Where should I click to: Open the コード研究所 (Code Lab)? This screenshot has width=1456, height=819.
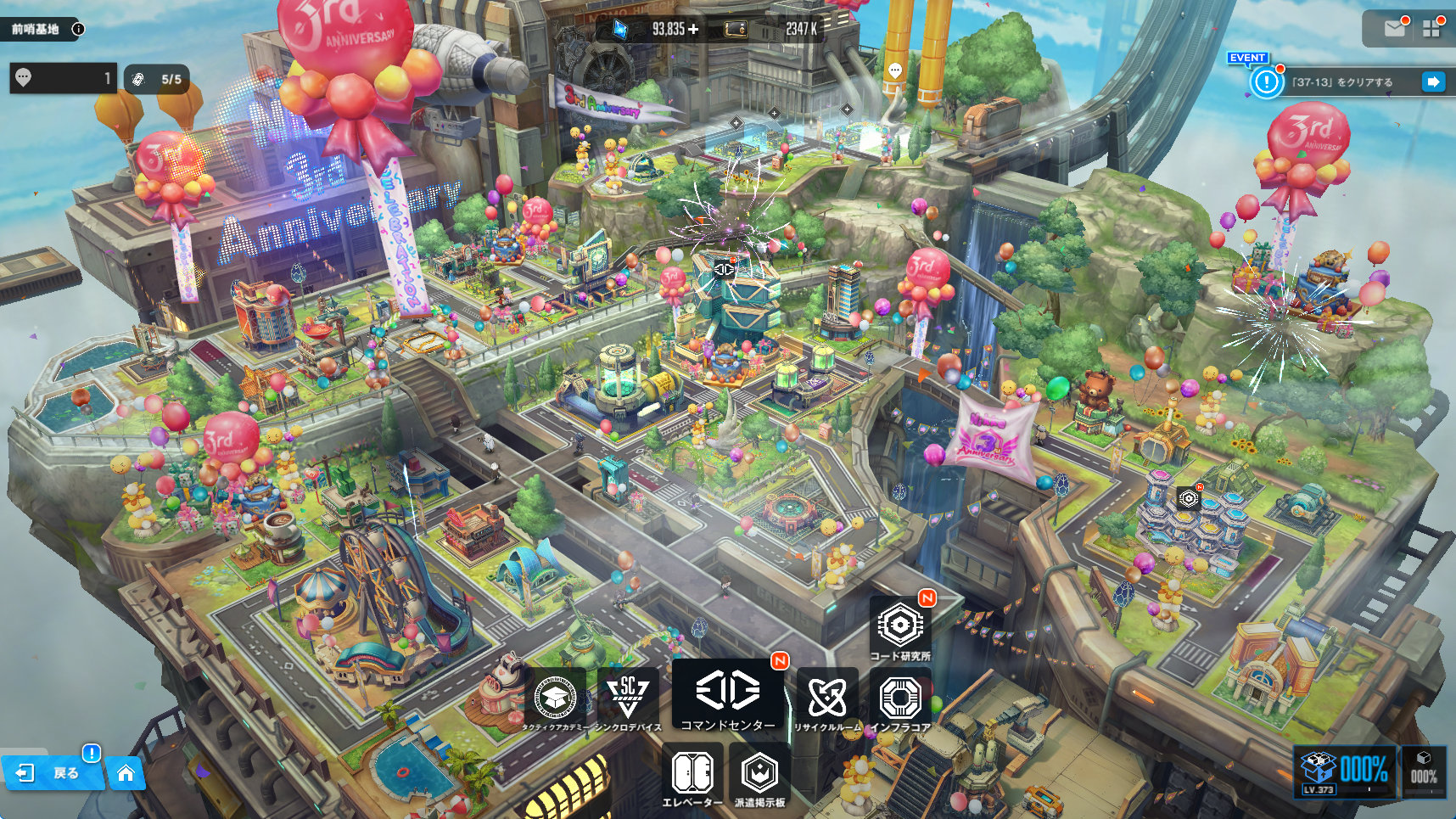click(x=900, y=628)
